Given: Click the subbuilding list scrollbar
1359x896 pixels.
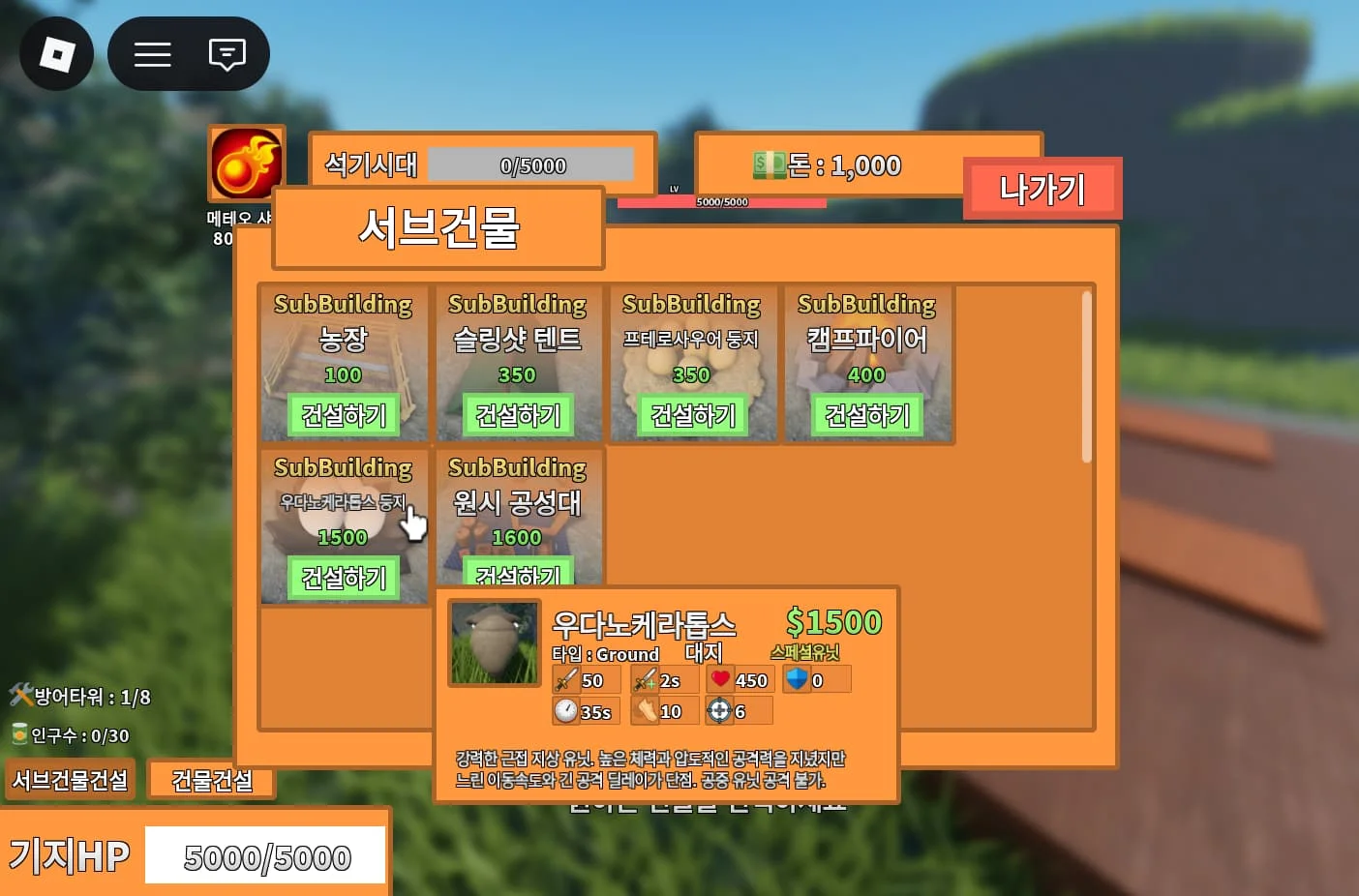Looking at the screenshot, I should tap(1086, 377).
